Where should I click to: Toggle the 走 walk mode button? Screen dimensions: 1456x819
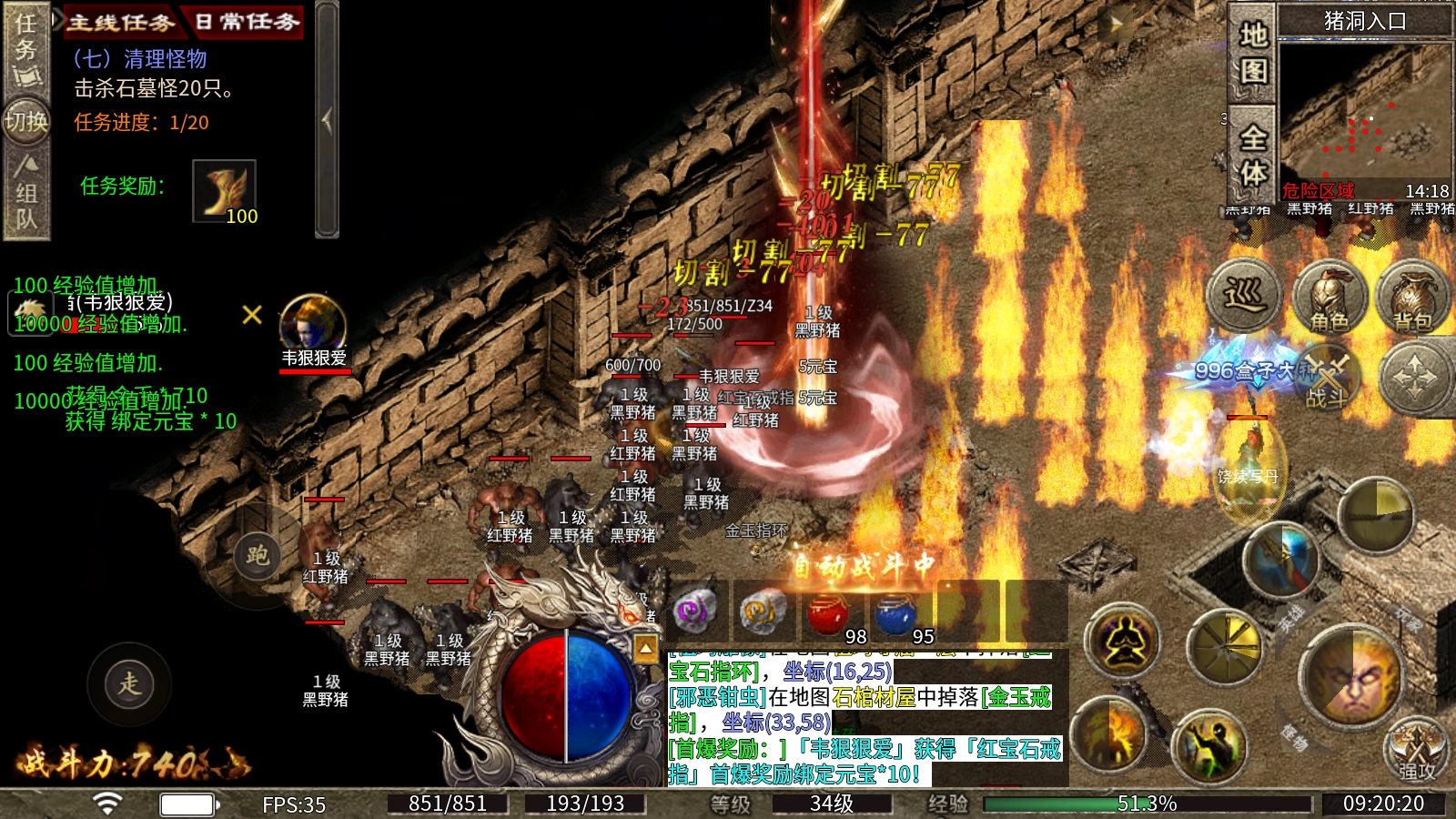click(129, 683)
